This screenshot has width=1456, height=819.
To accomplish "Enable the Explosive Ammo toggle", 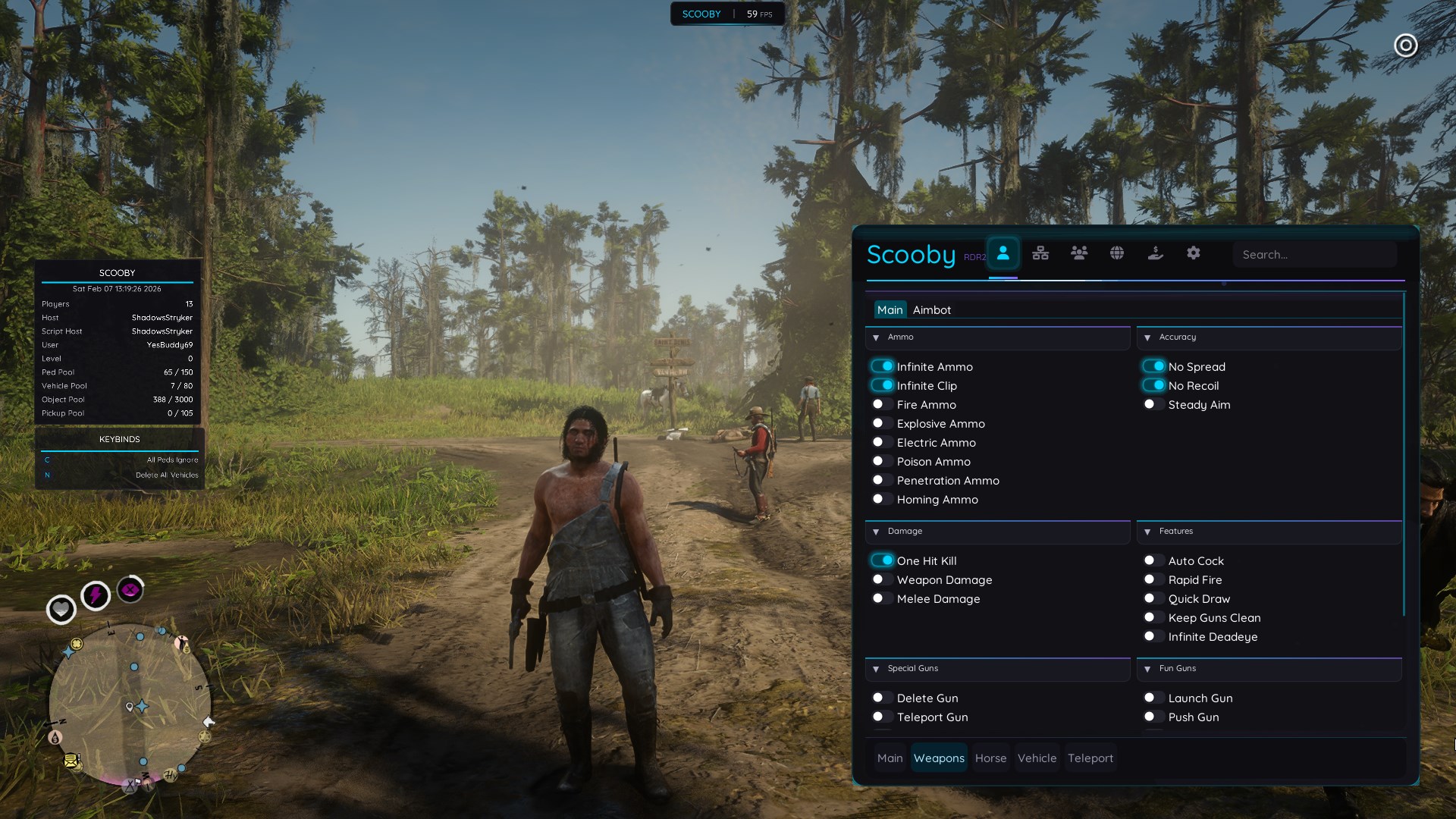I will (x=883, y=422).
